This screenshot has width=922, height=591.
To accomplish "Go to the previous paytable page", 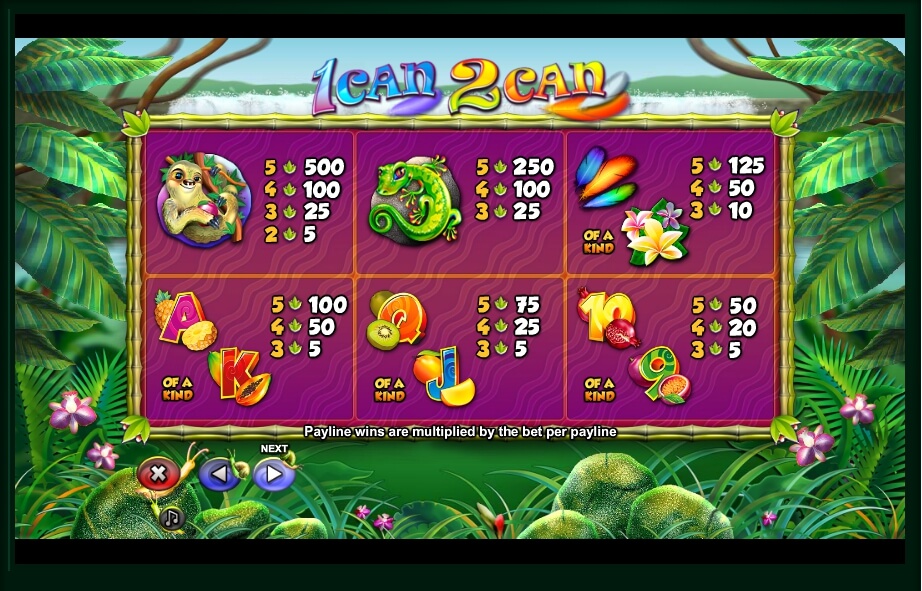I will 217,474.
